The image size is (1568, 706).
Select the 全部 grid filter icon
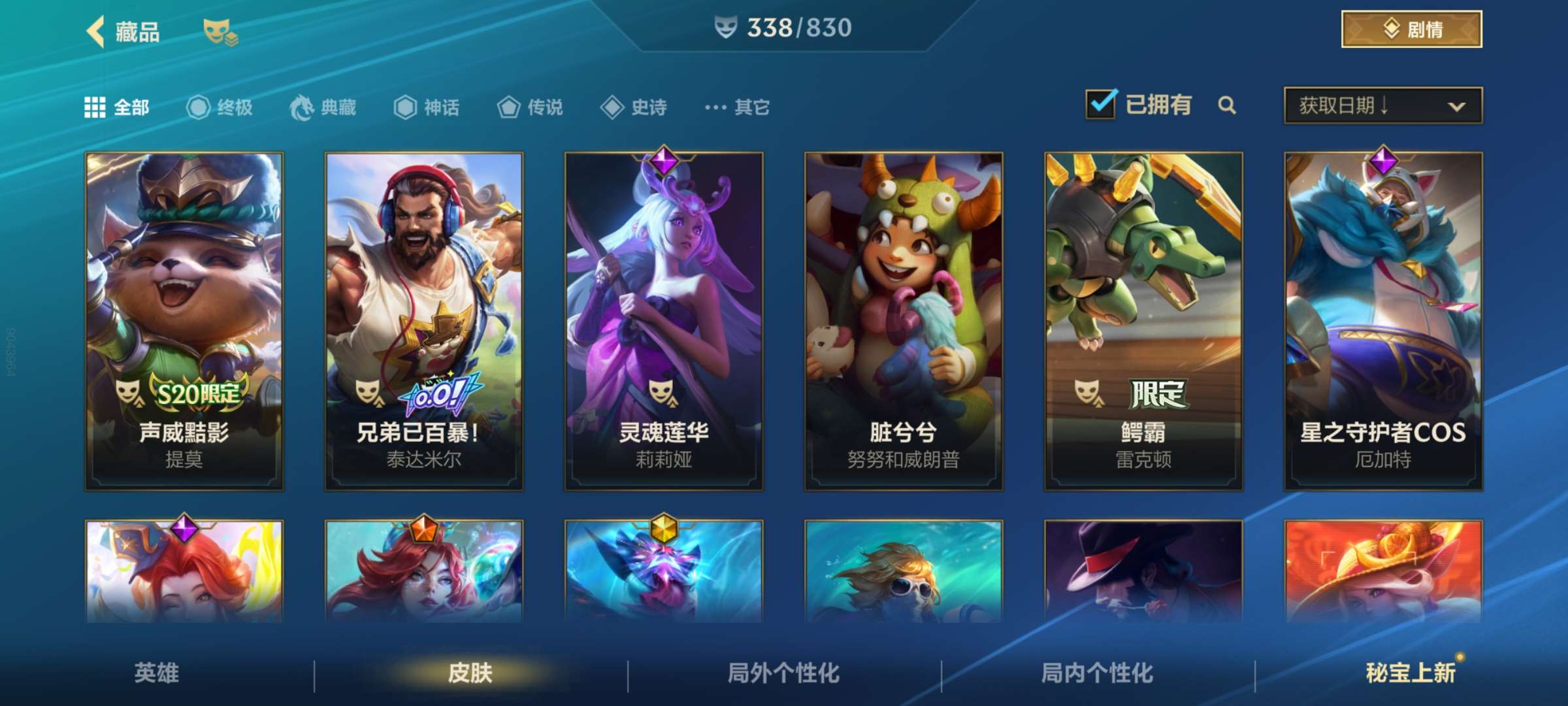(x=96, y=107)
